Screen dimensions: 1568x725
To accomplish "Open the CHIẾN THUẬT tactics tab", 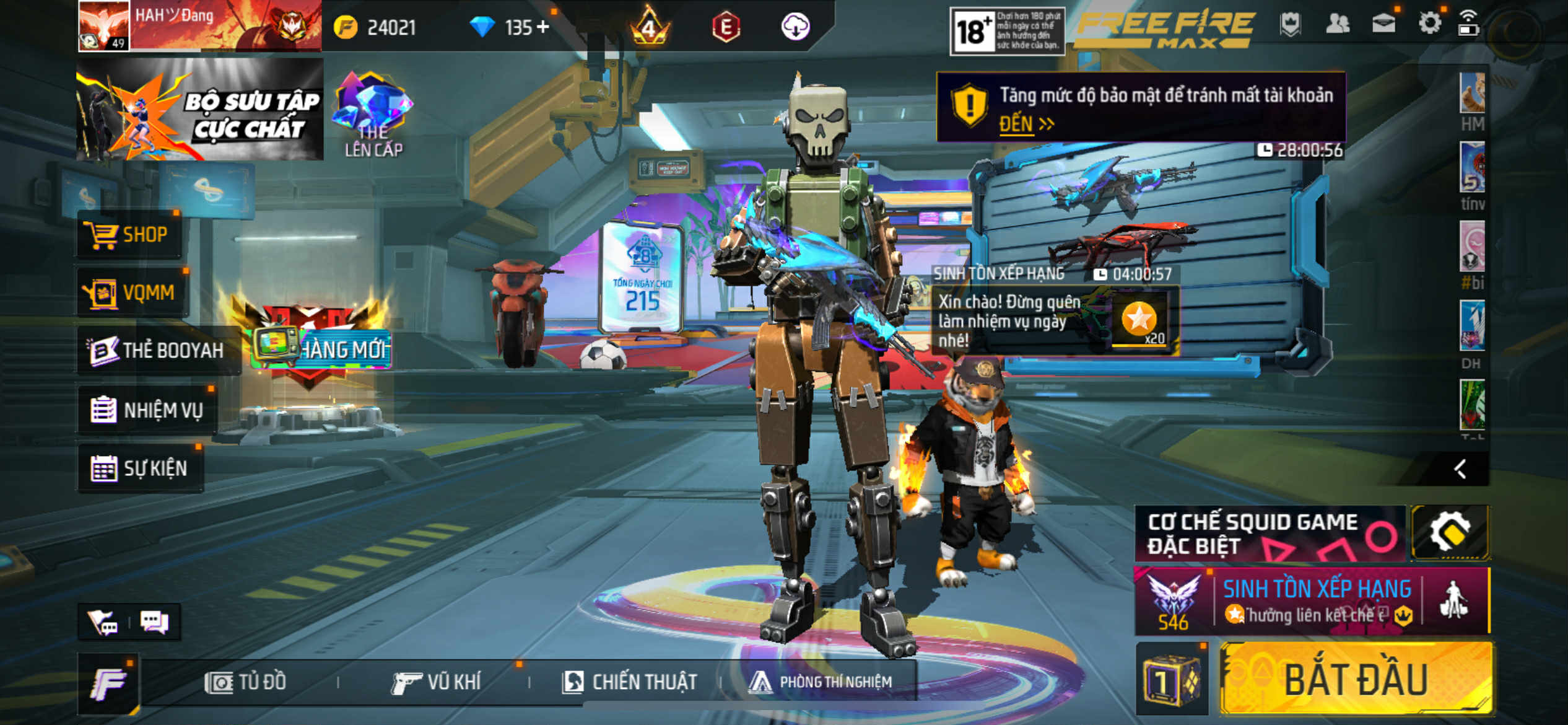I will pos(629,682).
